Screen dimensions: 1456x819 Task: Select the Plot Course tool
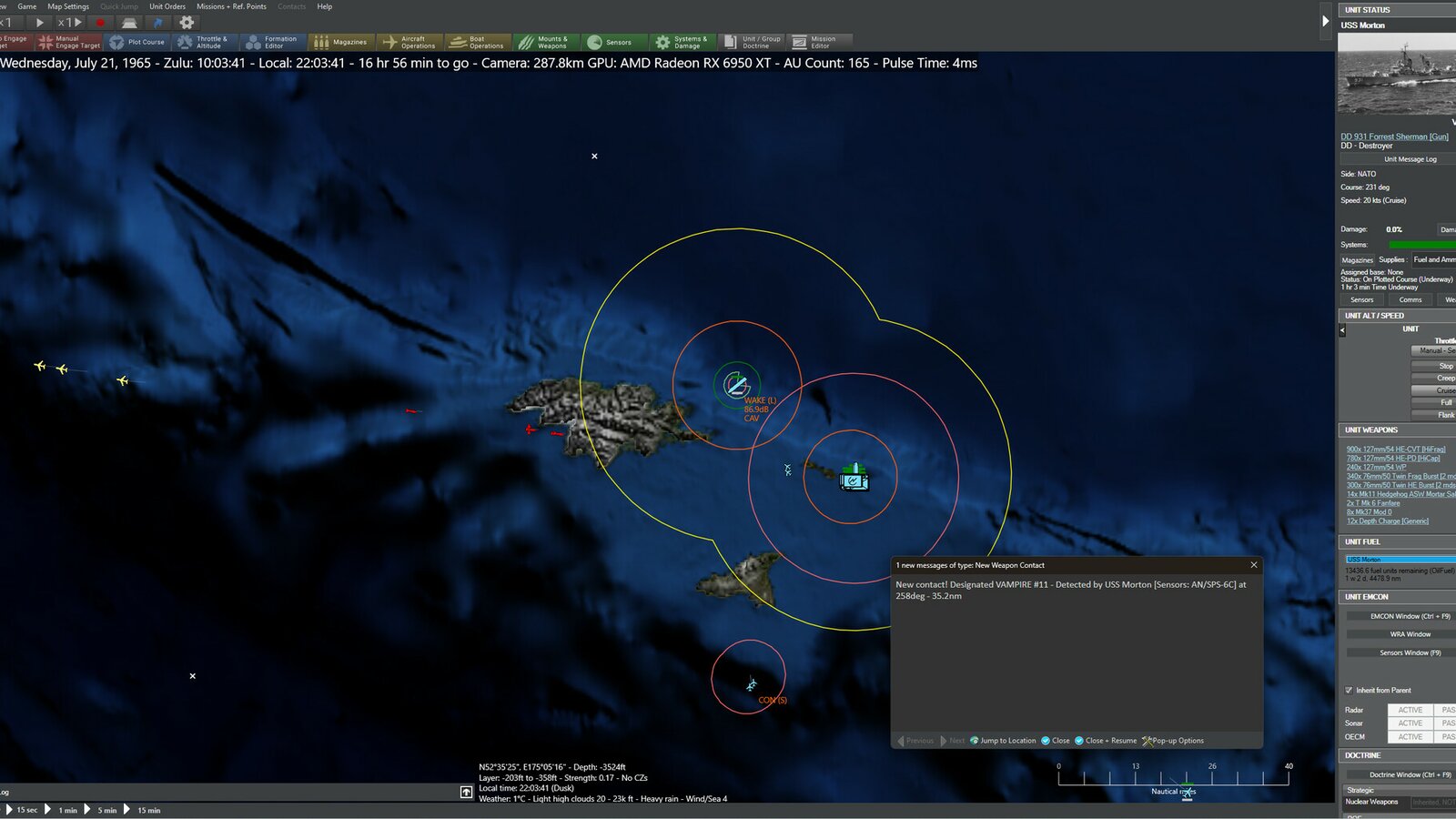(x=138, y=41)
